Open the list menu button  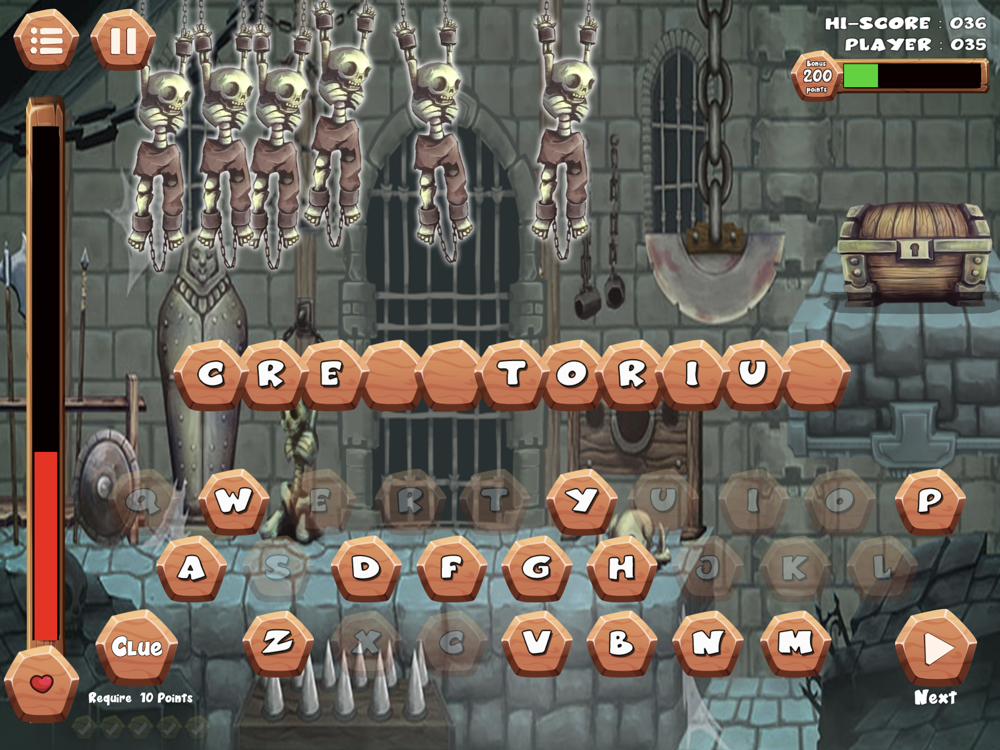tap(46, 41)
